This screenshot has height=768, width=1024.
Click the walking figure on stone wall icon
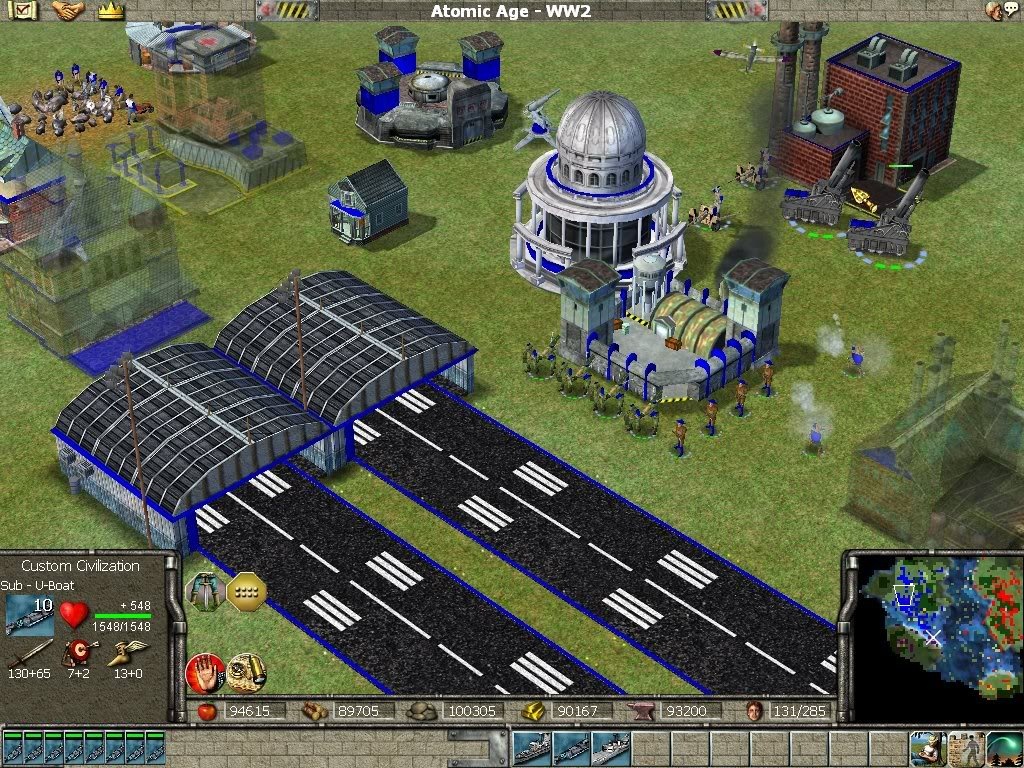966,747
